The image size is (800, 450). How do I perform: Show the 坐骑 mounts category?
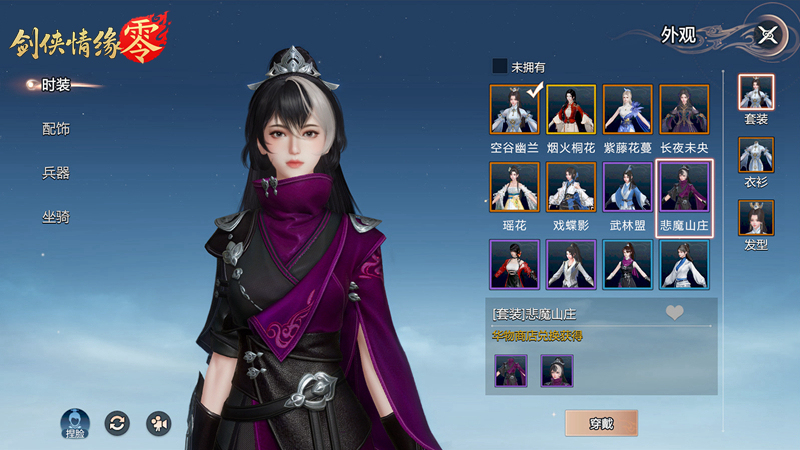(x=56, y=216)
